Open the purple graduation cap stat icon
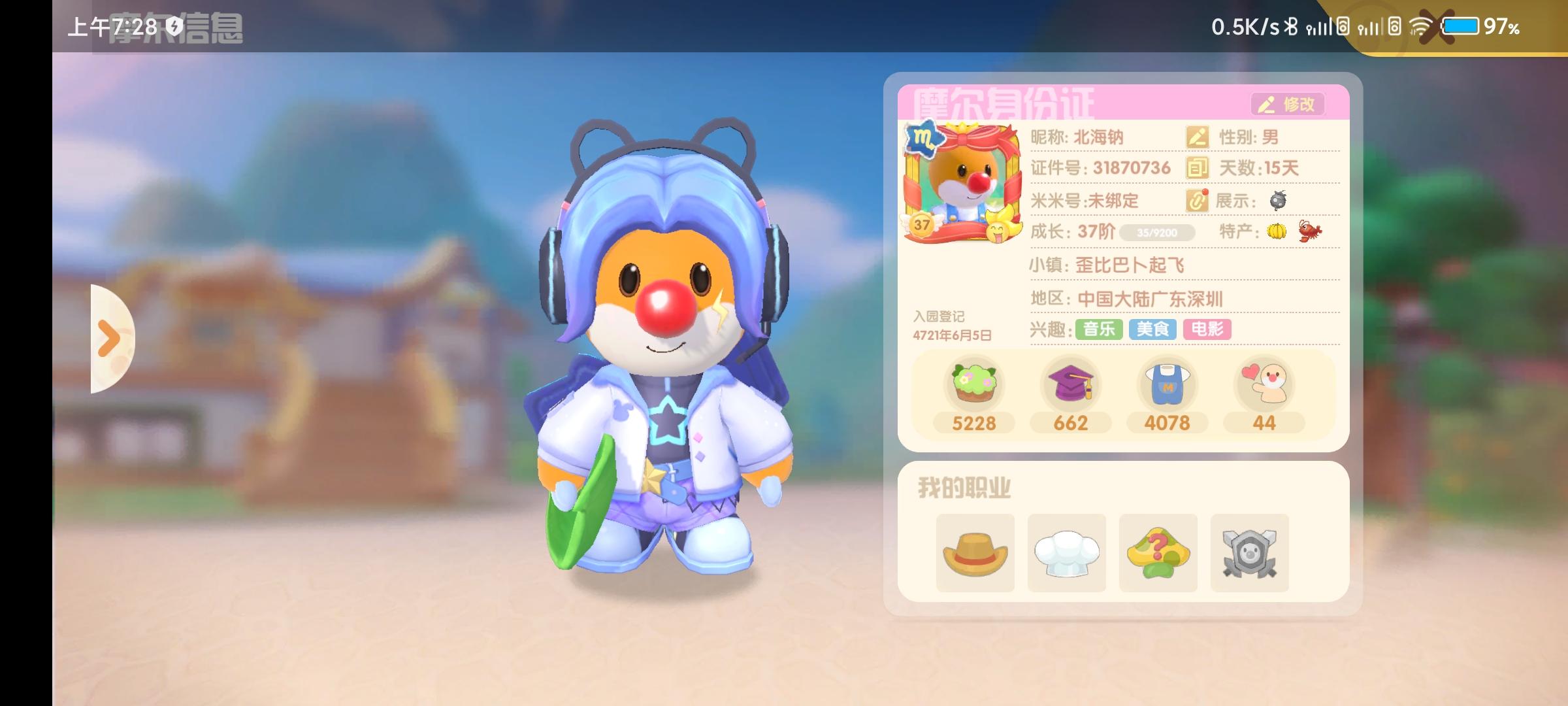The width and height of the screenshot is (1568, 706). pyautogui.click(x=1070, y=387)
